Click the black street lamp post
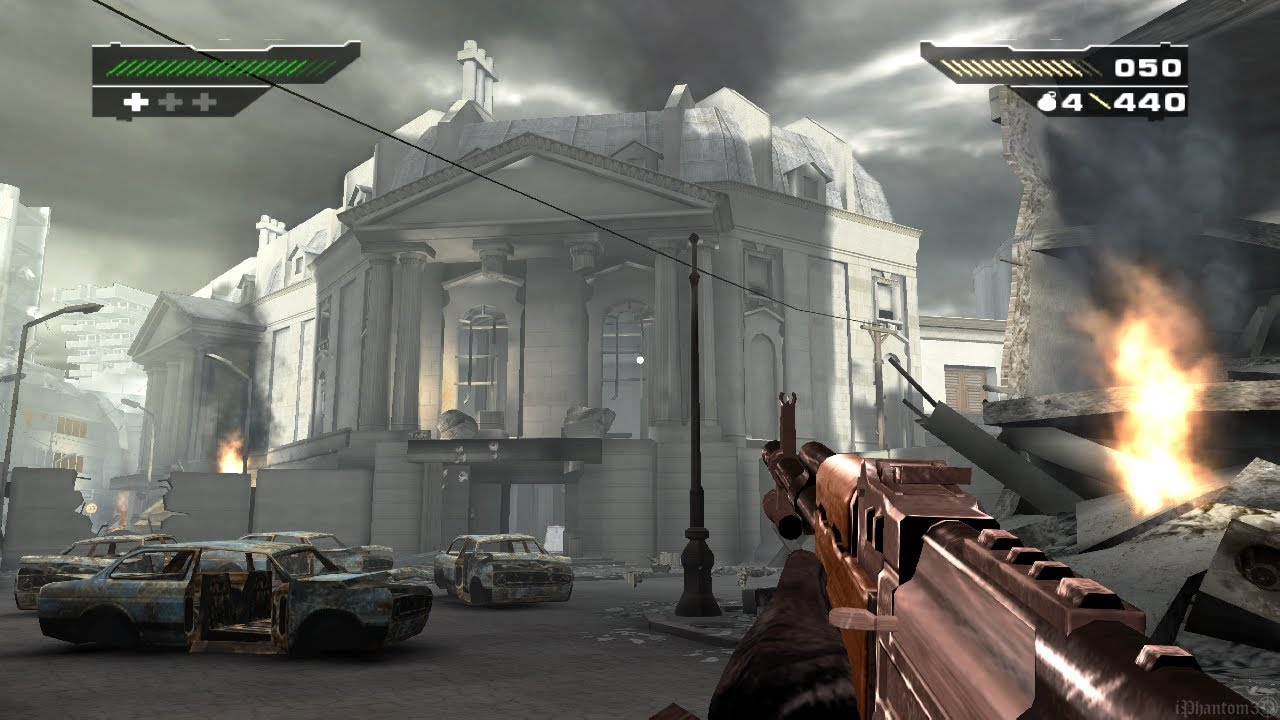The width and height of the screenshot is (1280, 720). click(x=694, y=420)
